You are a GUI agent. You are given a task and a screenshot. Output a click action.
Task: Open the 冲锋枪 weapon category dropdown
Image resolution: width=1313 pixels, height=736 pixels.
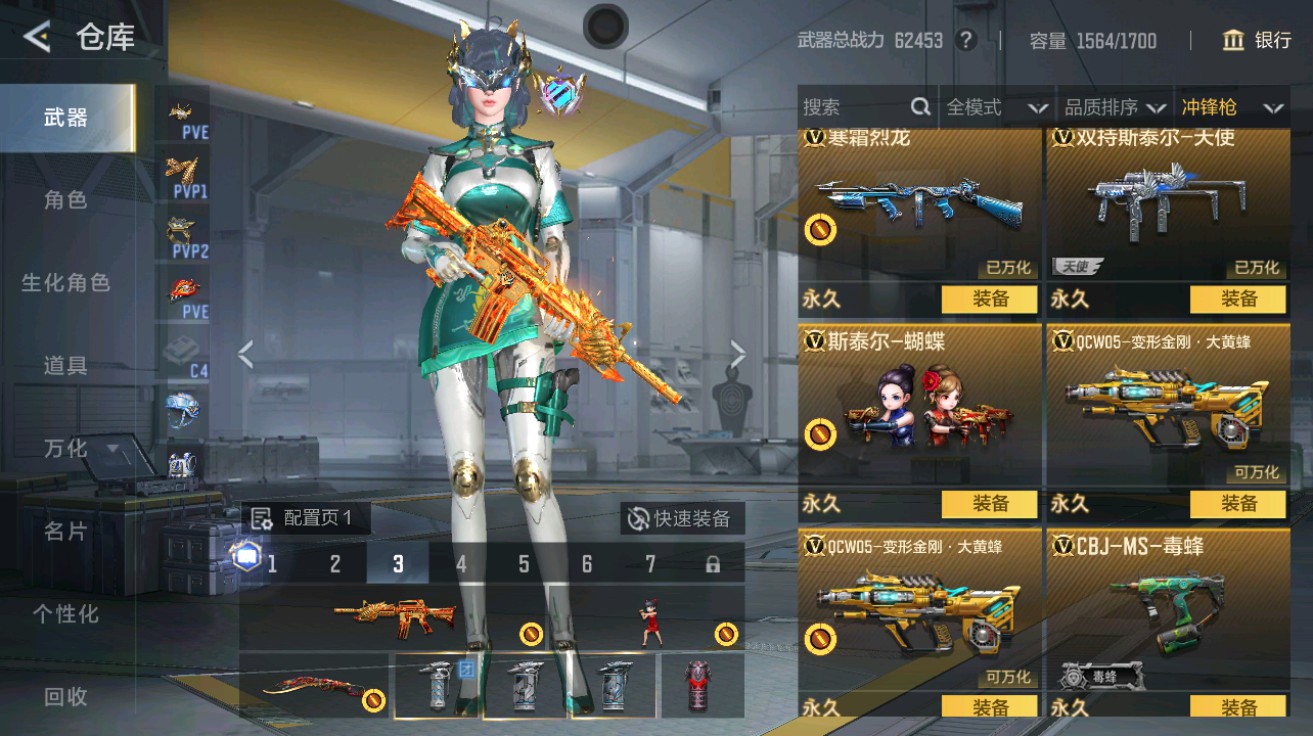click(x=1230, y=107)
